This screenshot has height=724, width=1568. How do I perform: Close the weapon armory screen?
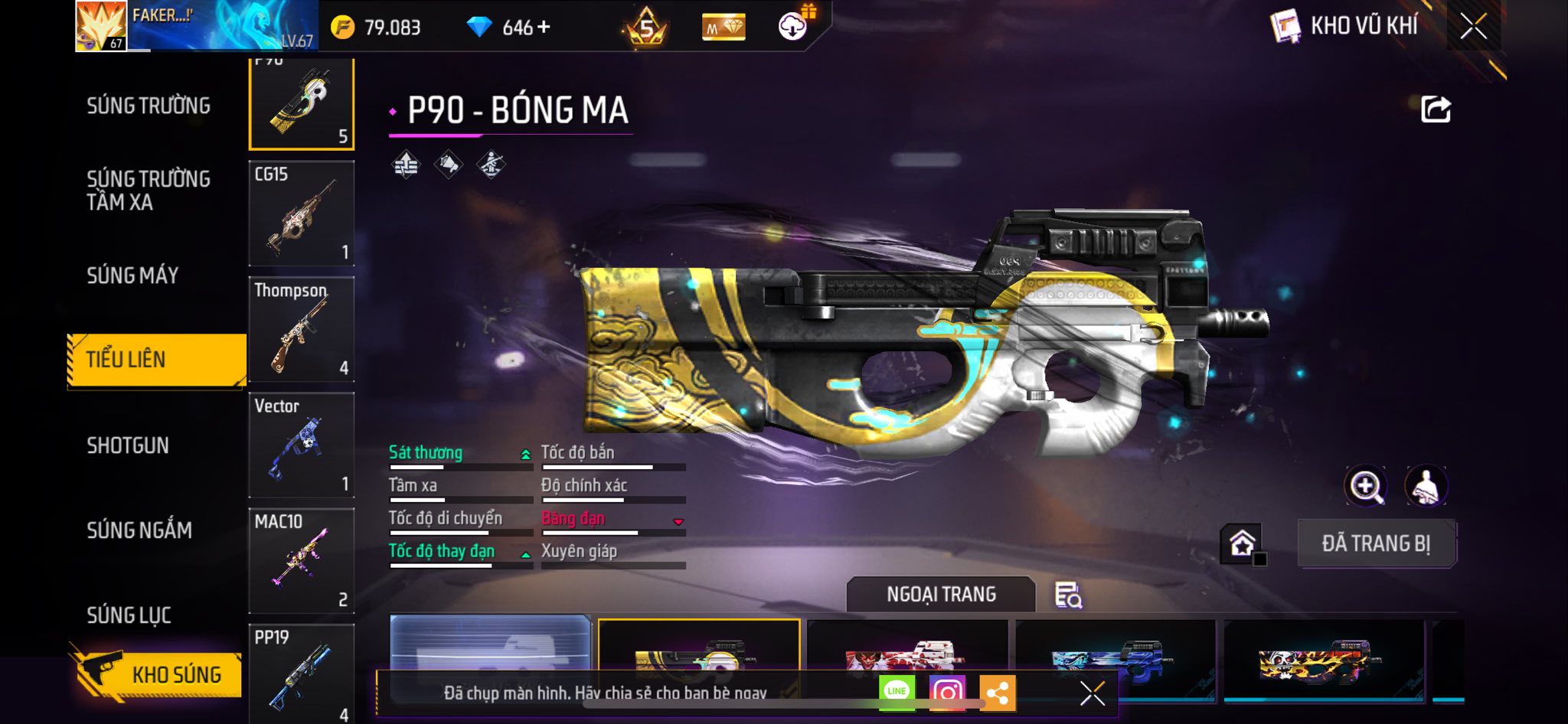click(1473, 28)
